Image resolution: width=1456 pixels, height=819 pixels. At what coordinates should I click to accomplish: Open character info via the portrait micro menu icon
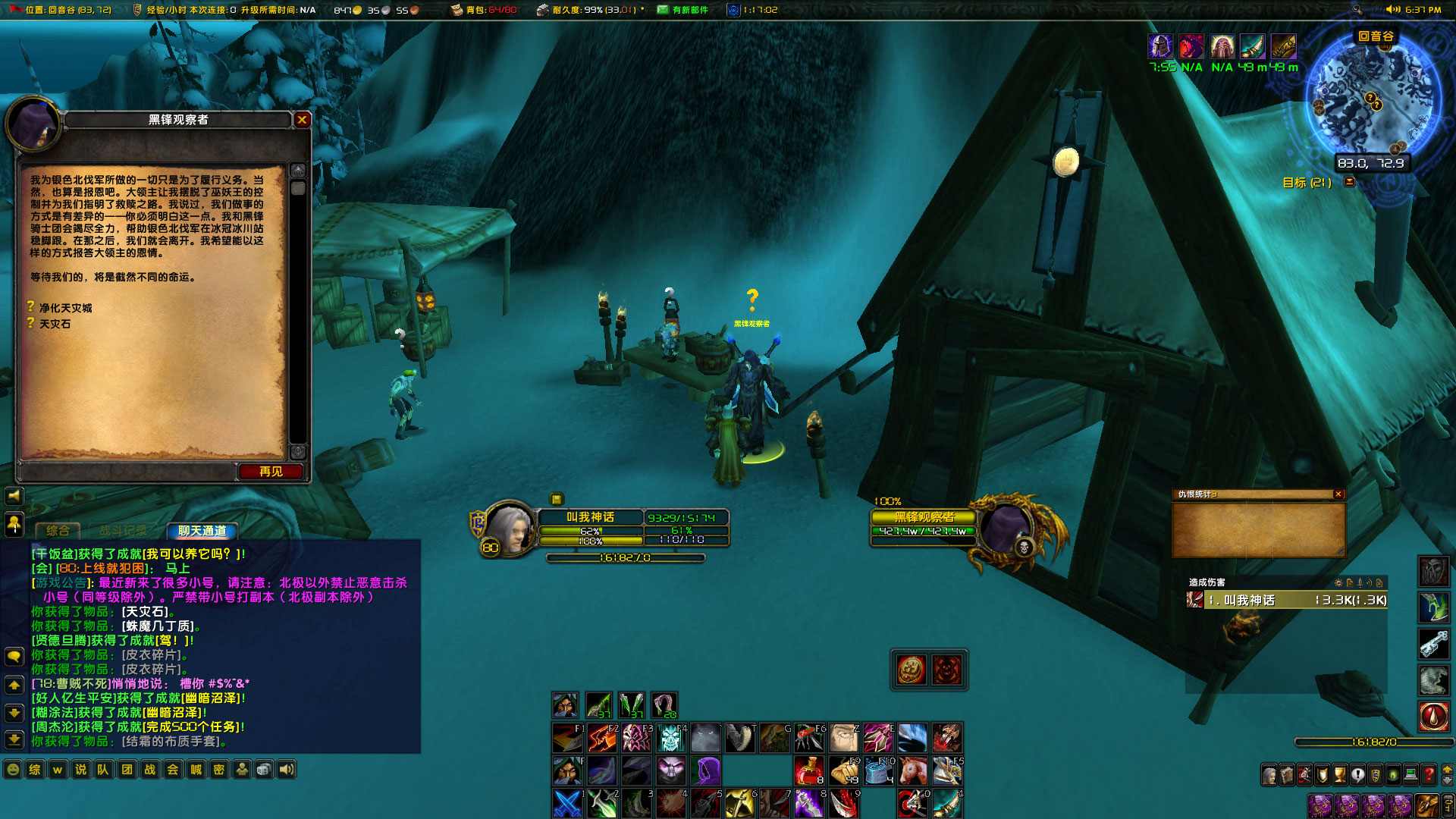point(1269,774)
